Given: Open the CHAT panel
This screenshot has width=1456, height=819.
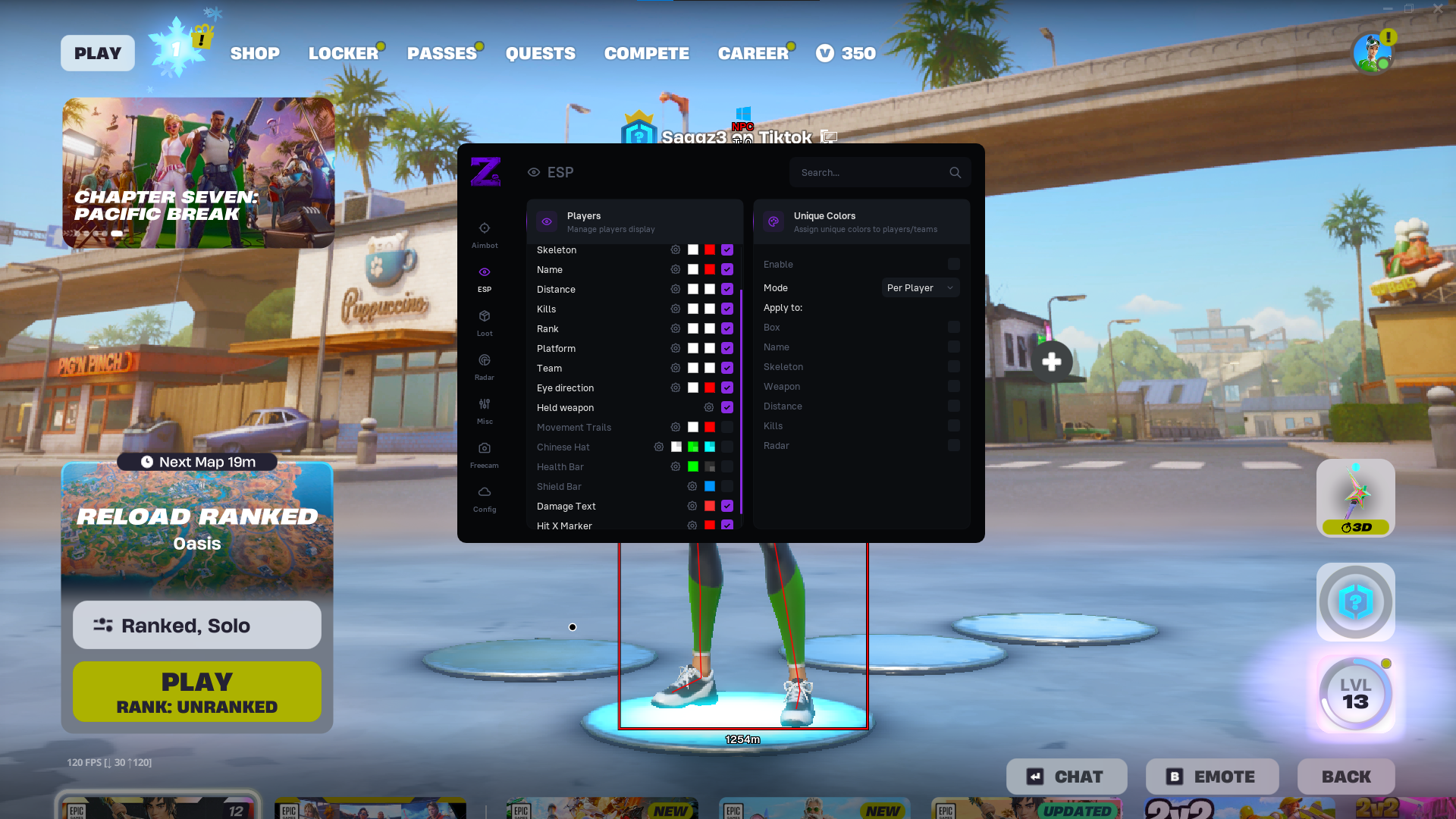Looking at the screenshot, I should coord(1066,777).
